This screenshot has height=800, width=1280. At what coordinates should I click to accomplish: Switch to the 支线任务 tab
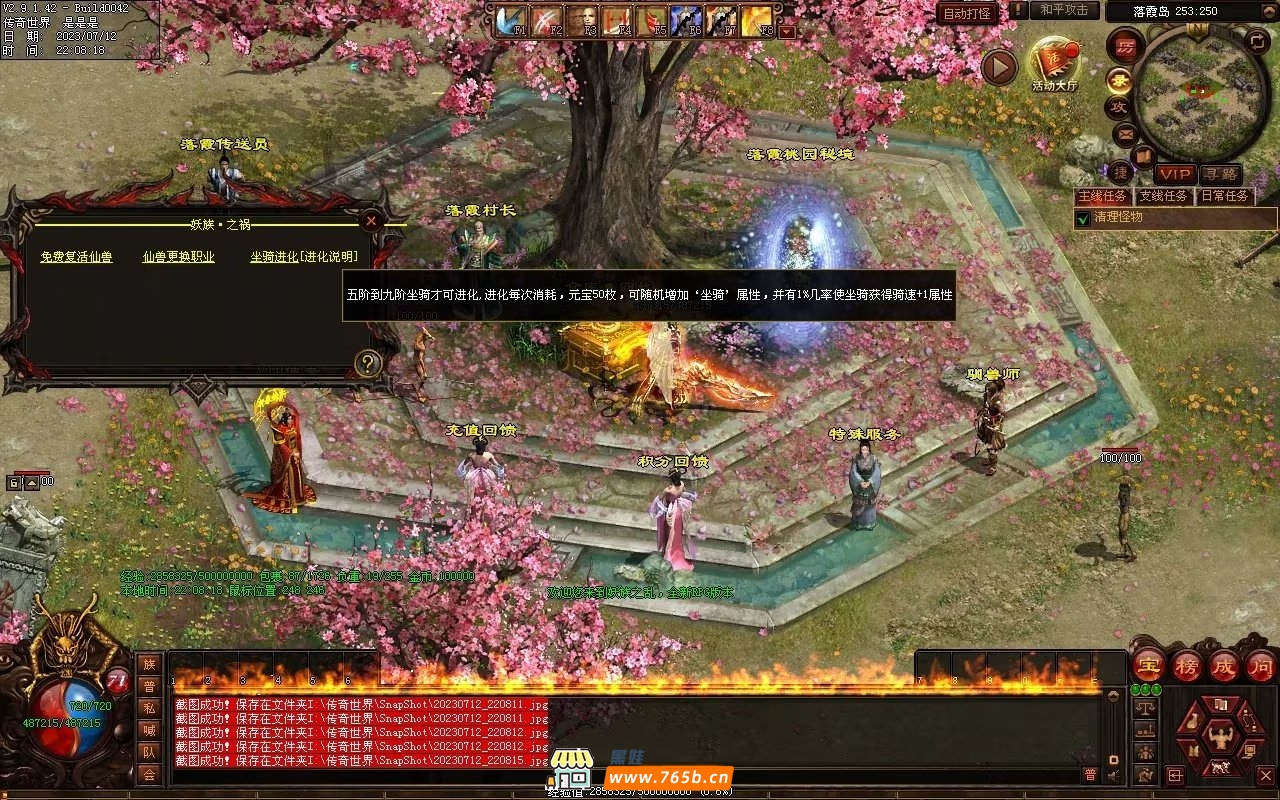click(1165, 197)
